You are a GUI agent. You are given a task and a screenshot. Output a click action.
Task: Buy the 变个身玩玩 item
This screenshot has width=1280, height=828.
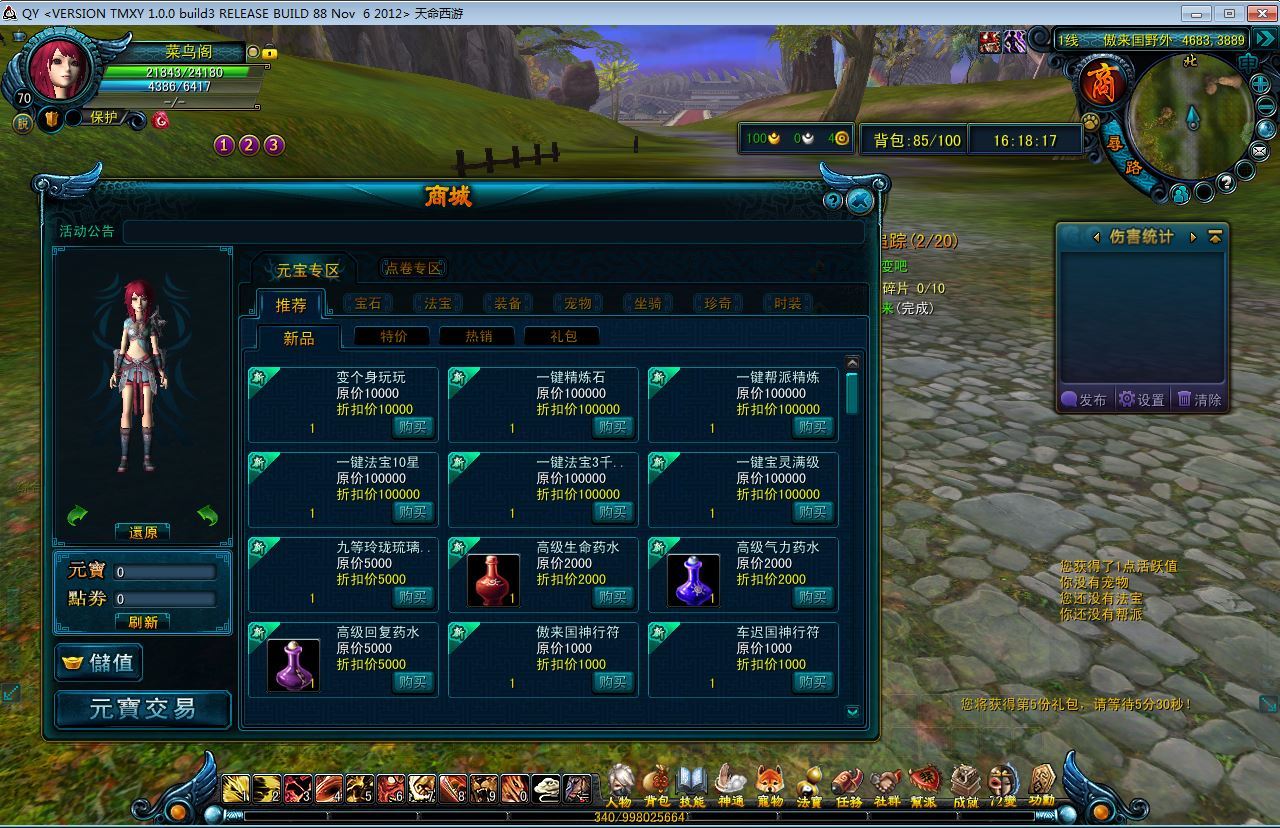coord(412,426)
